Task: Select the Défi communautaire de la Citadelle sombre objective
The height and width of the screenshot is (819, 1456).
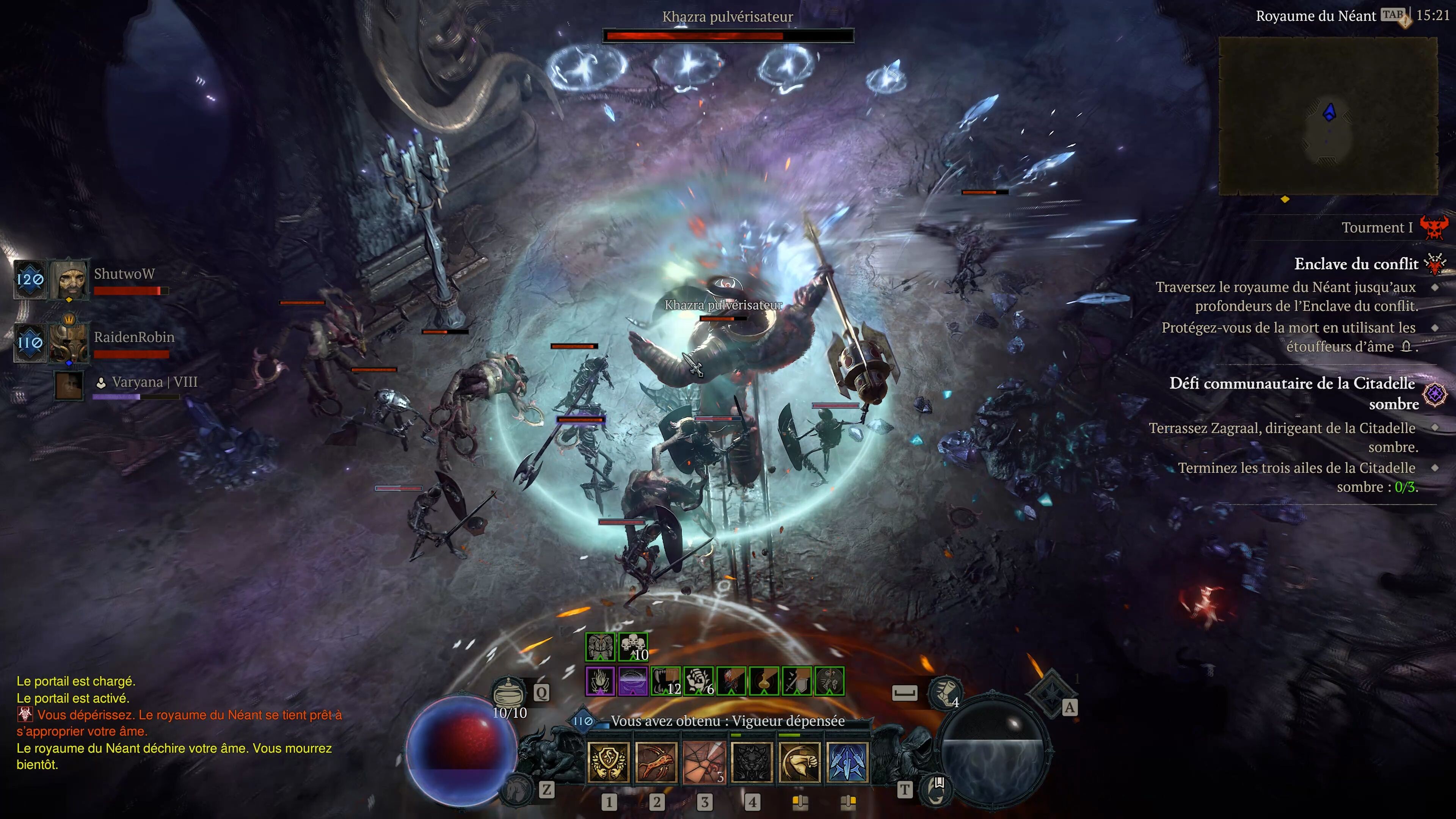Action: pyautogui.click(x=1292, y=394)
